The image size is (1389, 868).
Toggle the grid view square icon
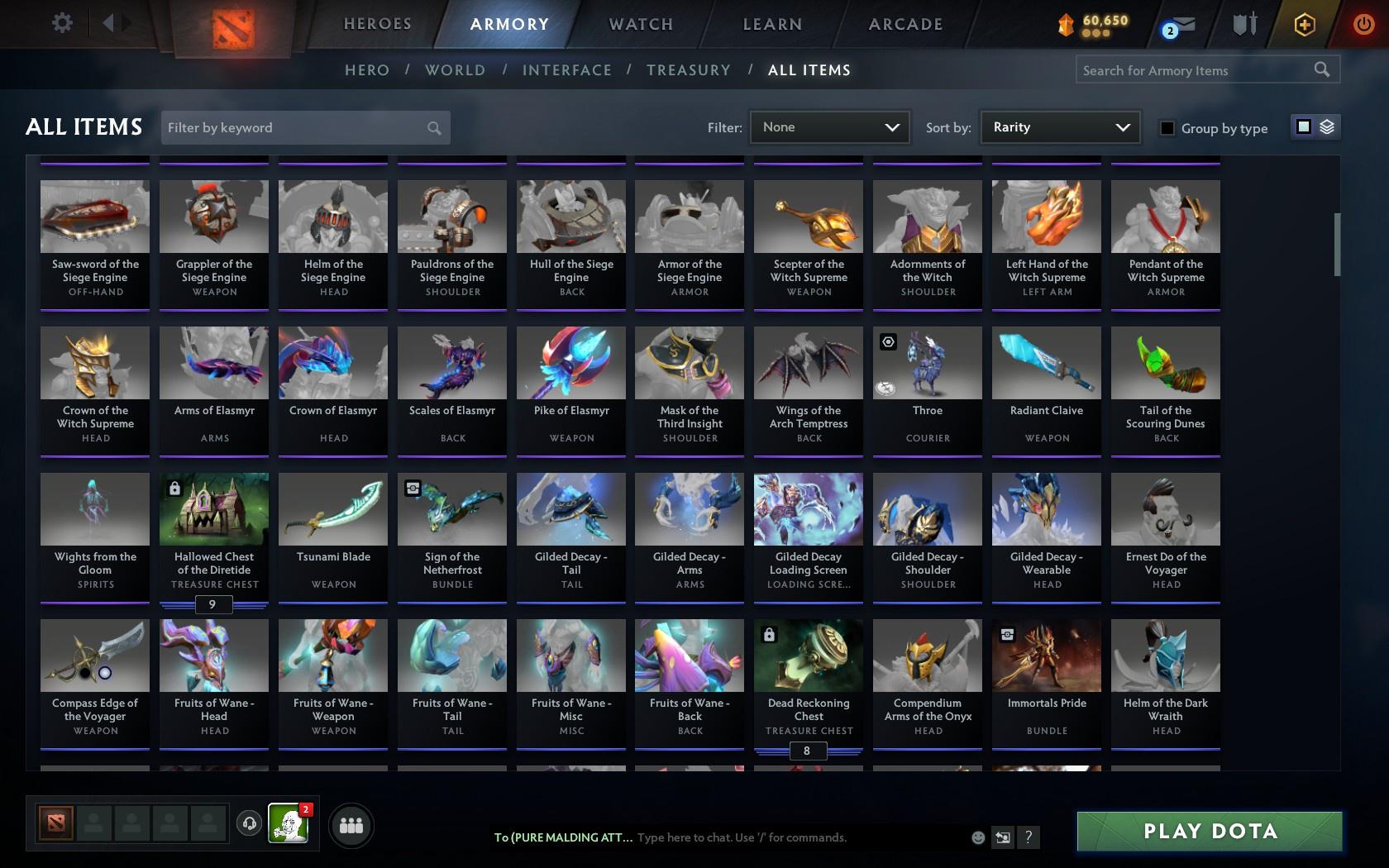pyautogui.click(x=1303, y=127)
